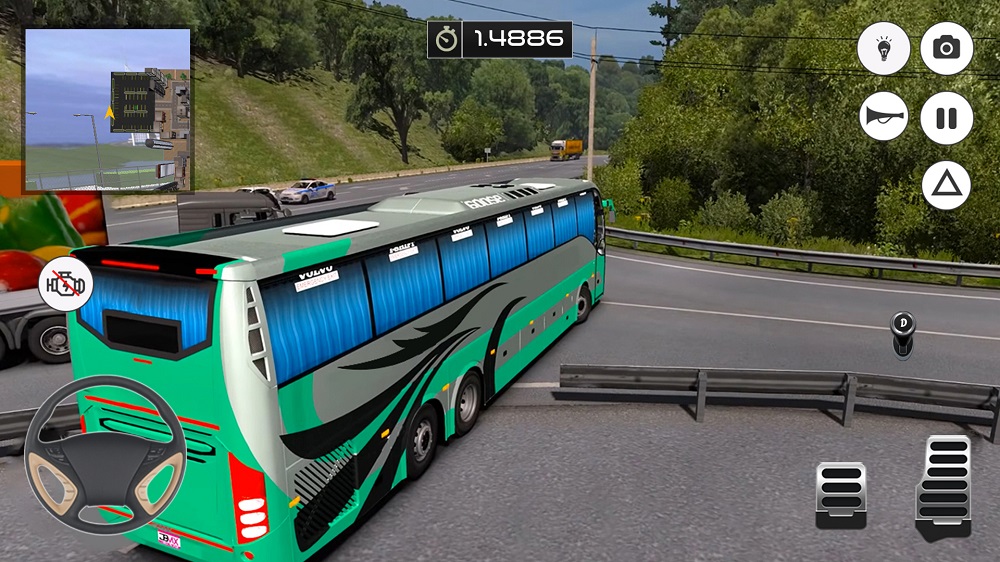Toggle the engine start icon
Viewport: 1000px width, 562px height.
pyautogui.click(x=65, y=286)
